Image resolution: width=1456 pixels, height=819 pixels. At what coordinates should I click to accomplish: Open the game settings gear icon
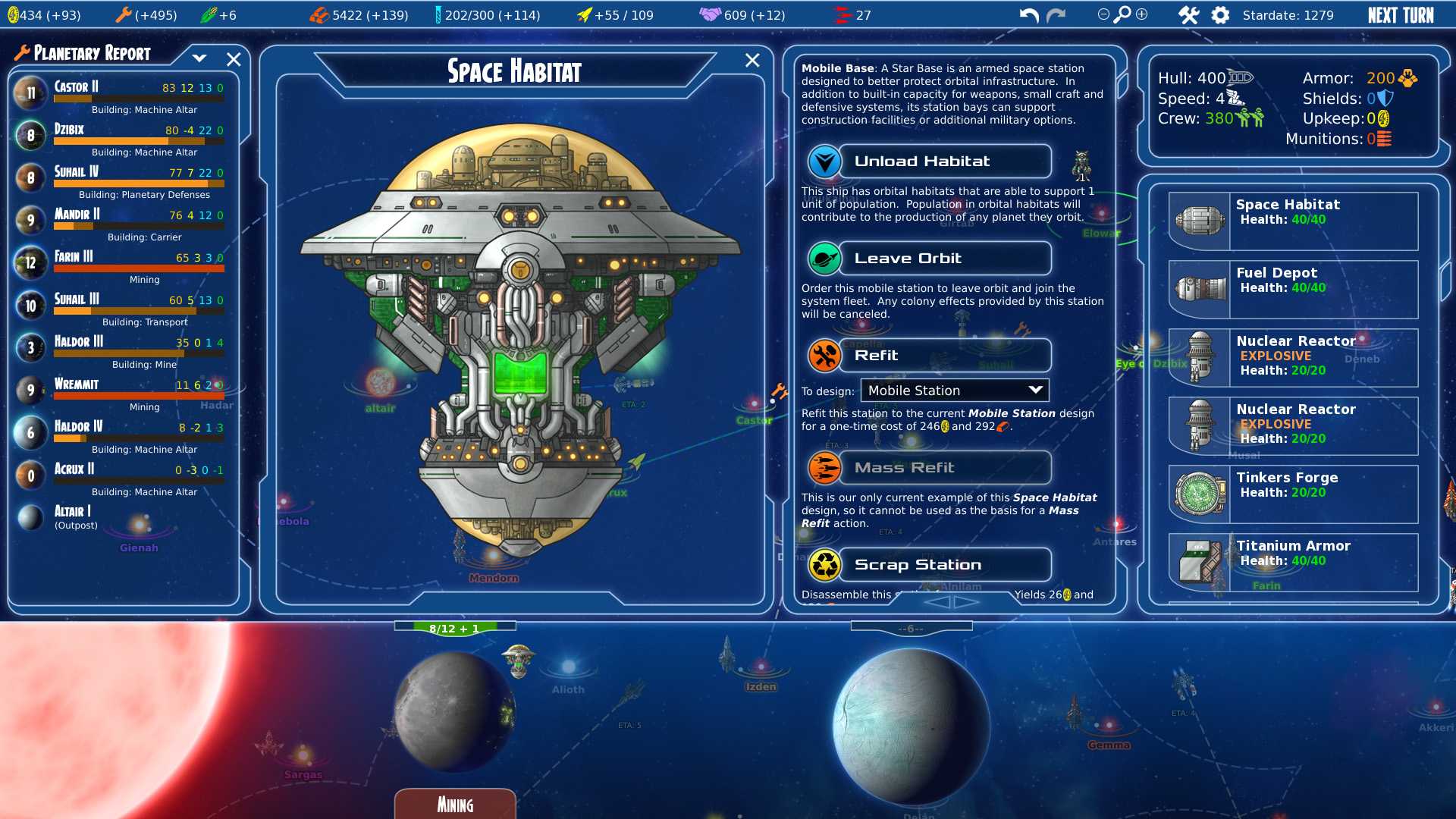click(1220, 14)
